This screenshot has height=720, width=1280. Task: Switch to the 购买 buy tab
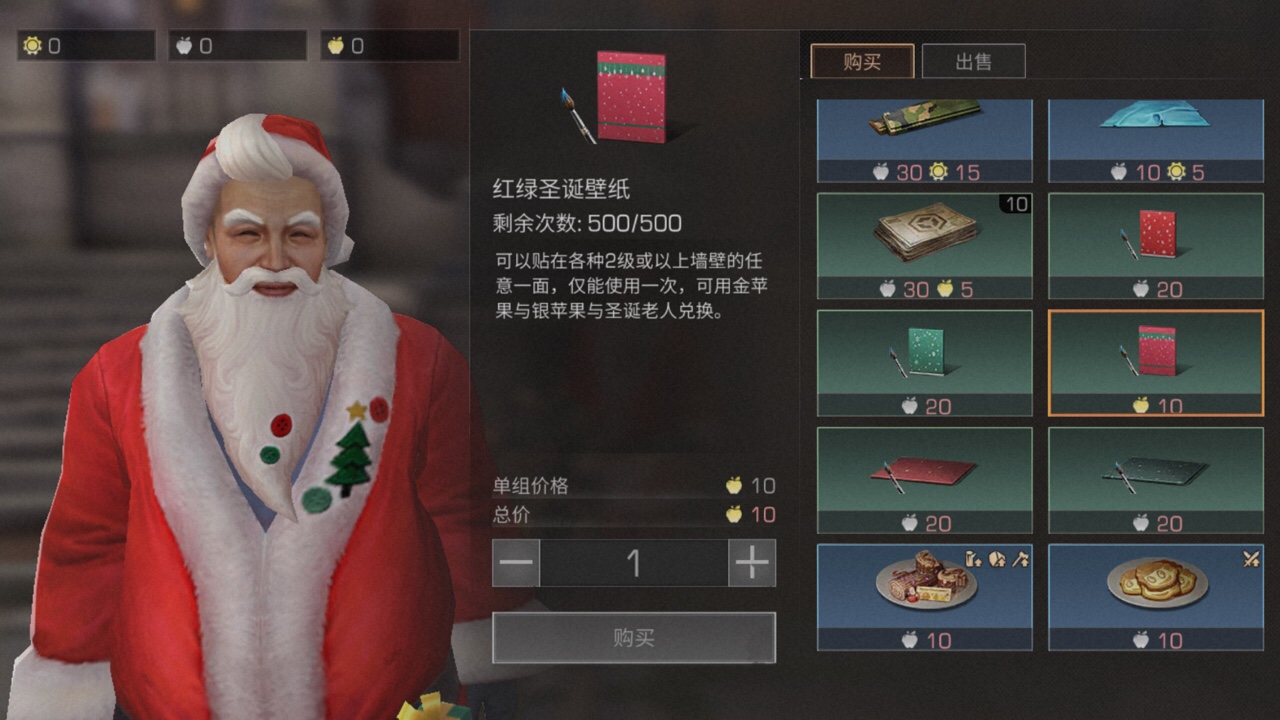pyautogui.click(x=862, y=61)
